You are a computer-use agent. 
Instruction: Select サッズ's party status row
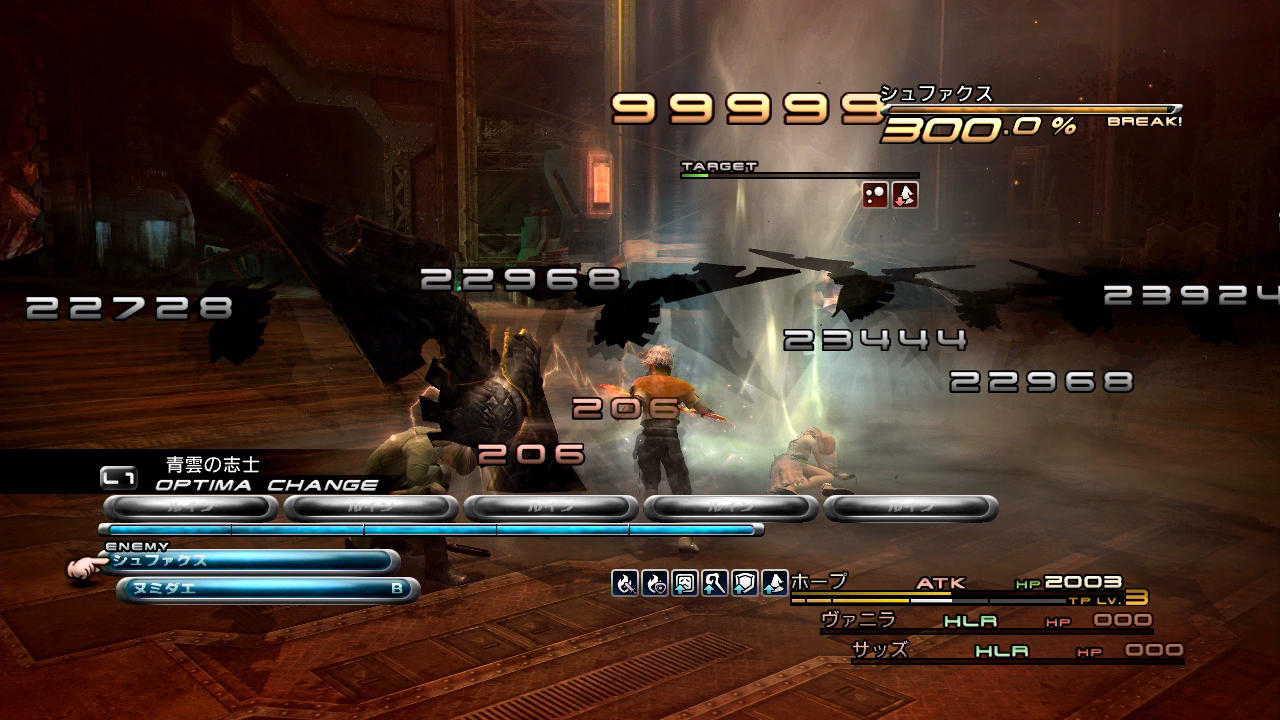coord(1015,651)
